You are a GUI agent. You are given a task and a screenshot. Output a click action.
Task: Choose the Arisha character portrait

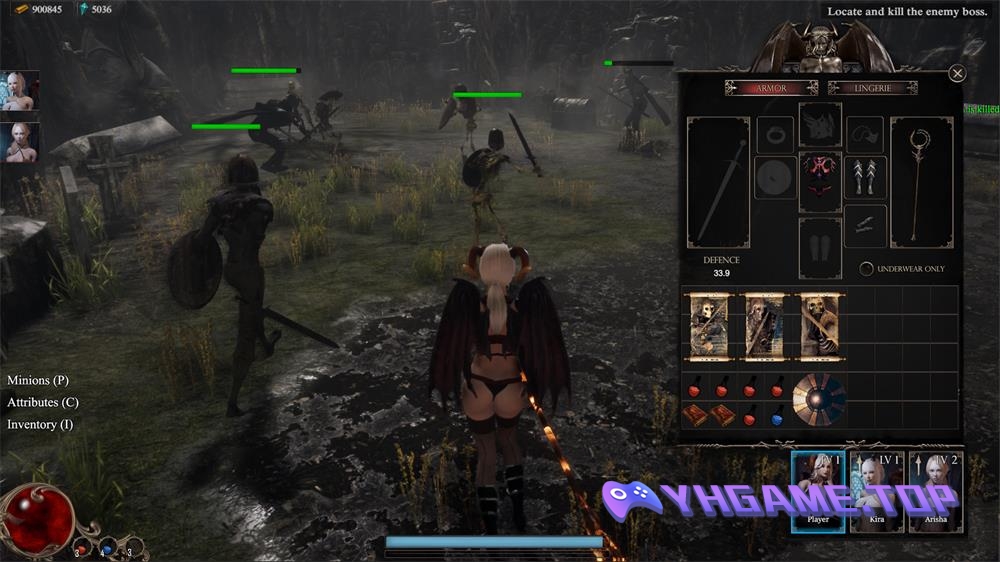(935, 490)
